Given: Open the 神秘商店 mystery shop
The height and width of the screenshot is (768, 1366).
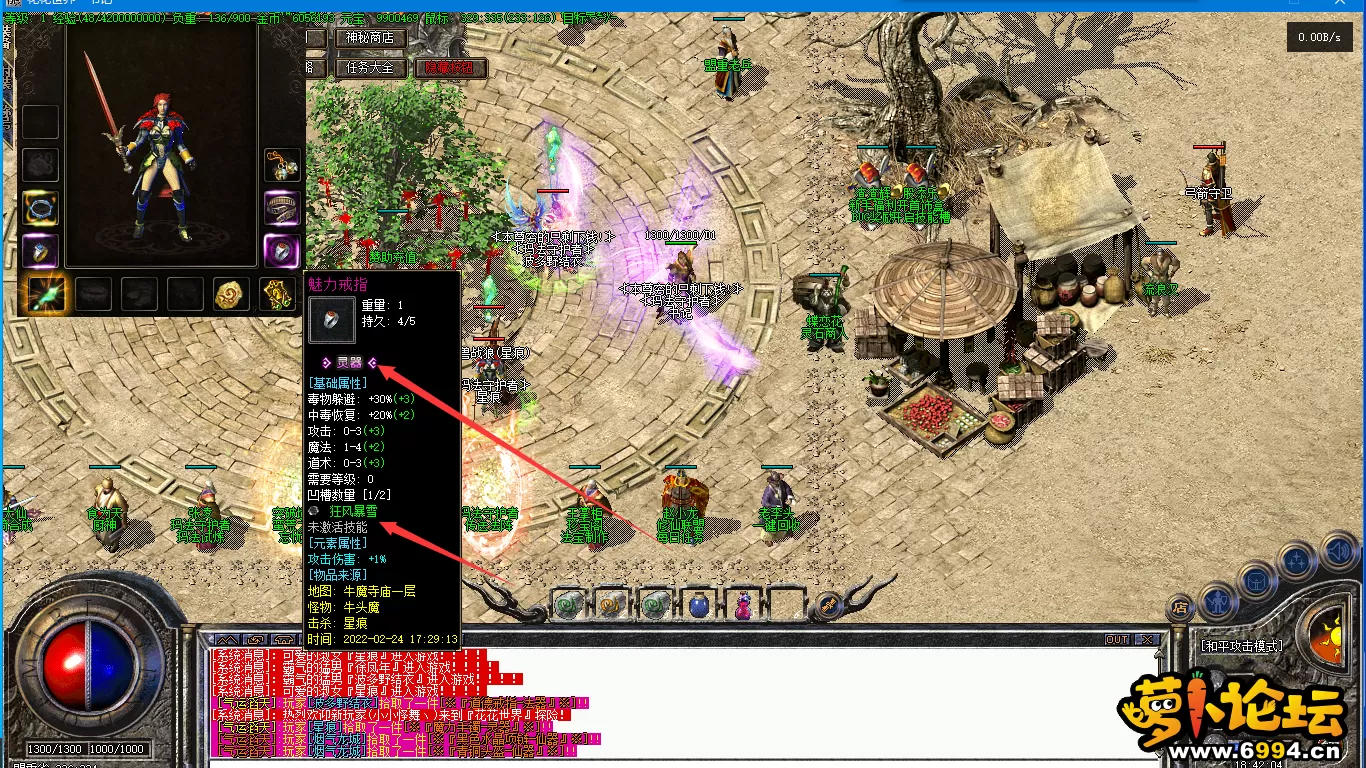Looking at the screenshot, I should (x=370, y=38).
